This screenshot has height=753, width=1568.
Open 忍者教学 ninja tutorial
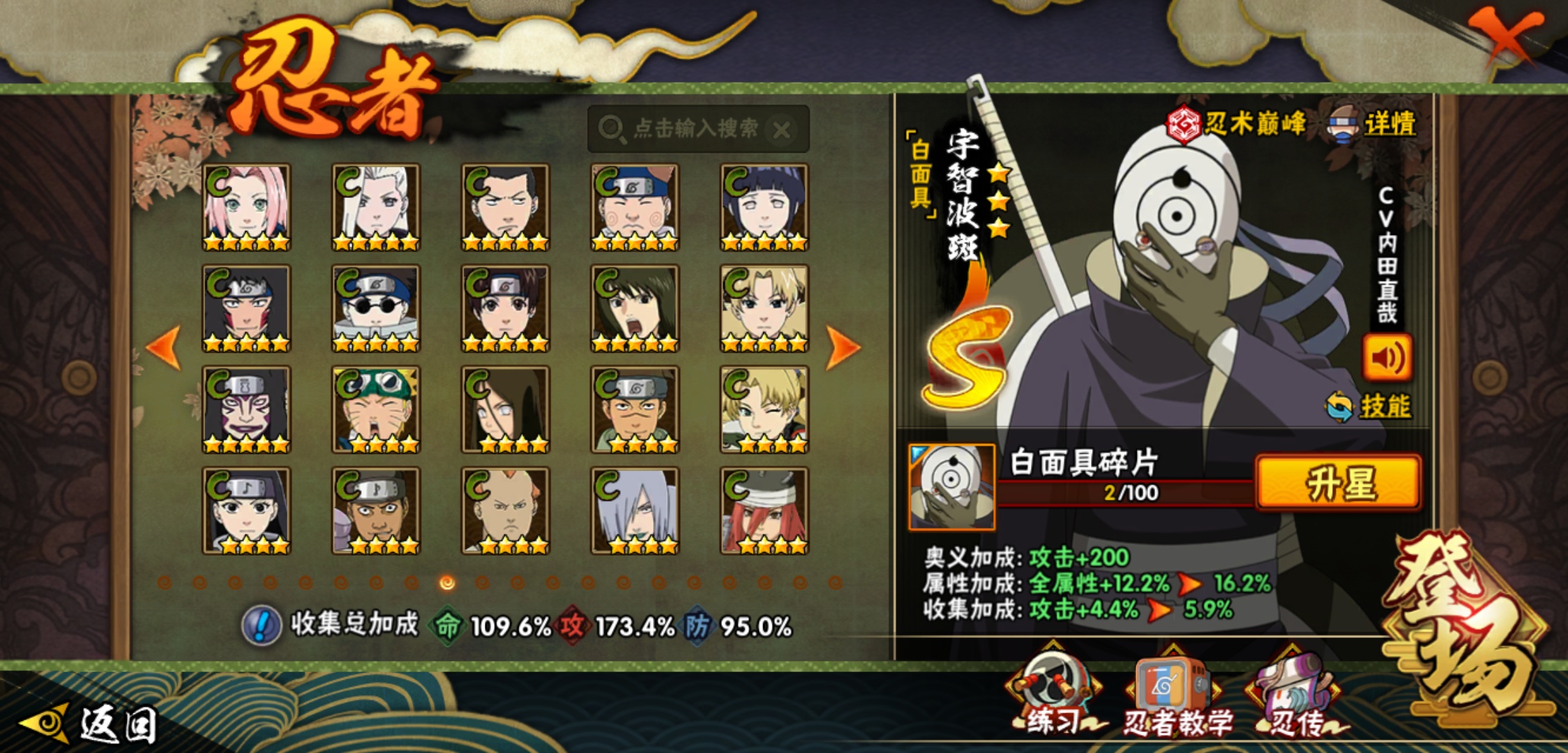[1176, 699]
